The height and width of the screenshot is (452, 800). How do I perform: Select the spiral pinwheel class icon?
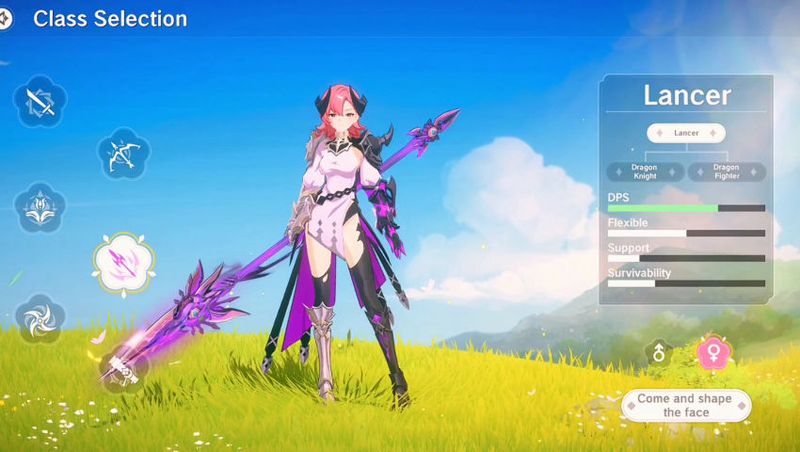(x=41, y=319)
